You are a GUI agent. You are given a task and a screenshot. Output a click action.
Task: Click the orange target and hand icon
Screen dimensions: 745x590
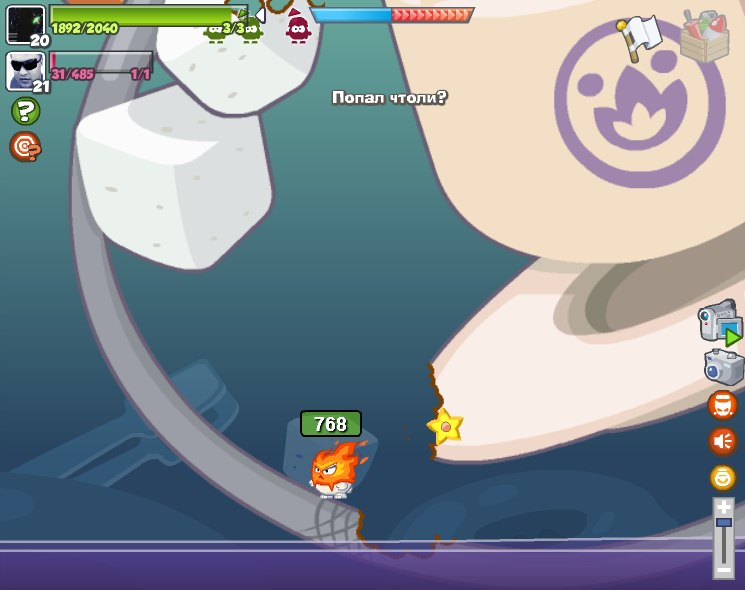[x=25, y=147]
